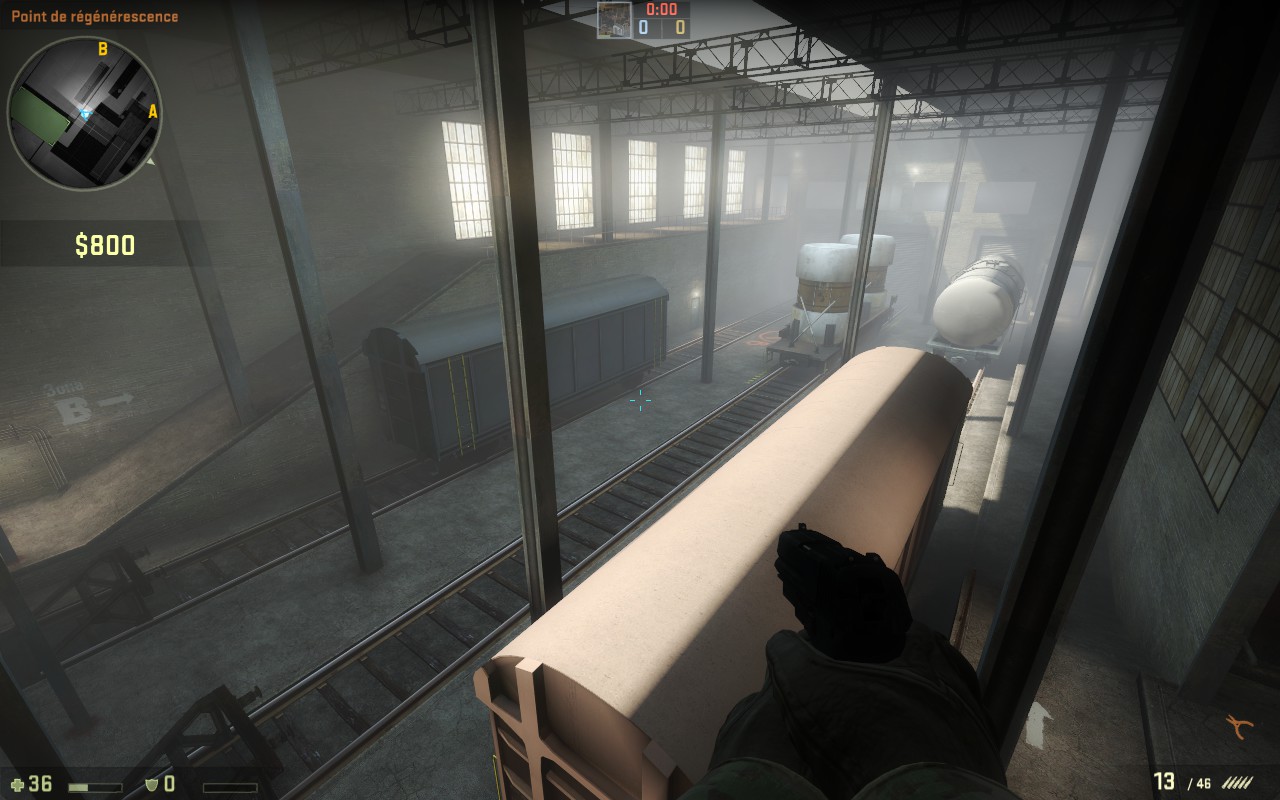Click the player avatar thumbnail beside the timer

614,20
